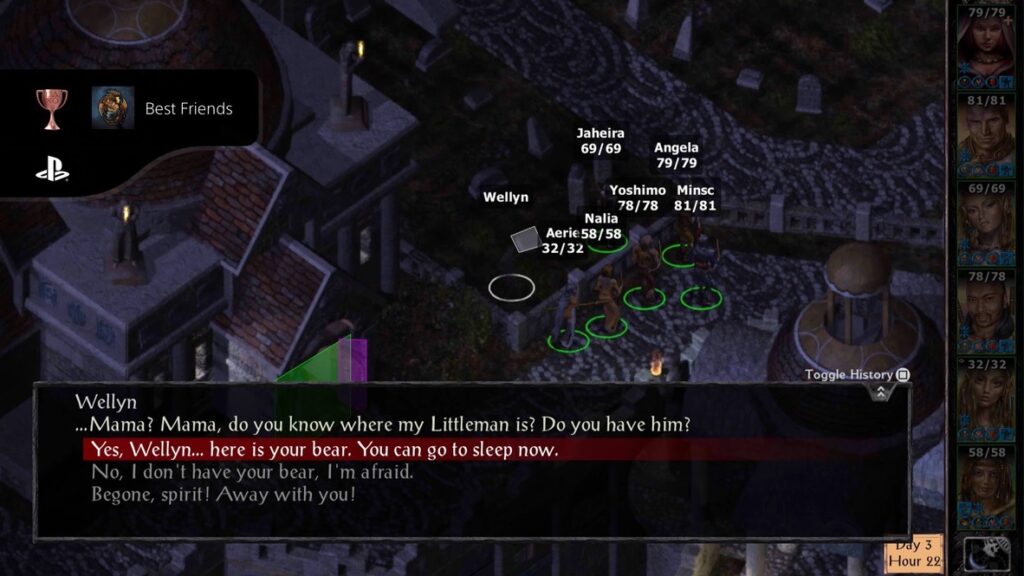Pick the "Begone, spirit! Away with you!" option
The image size is (1024, 576).
coord(223,494)
